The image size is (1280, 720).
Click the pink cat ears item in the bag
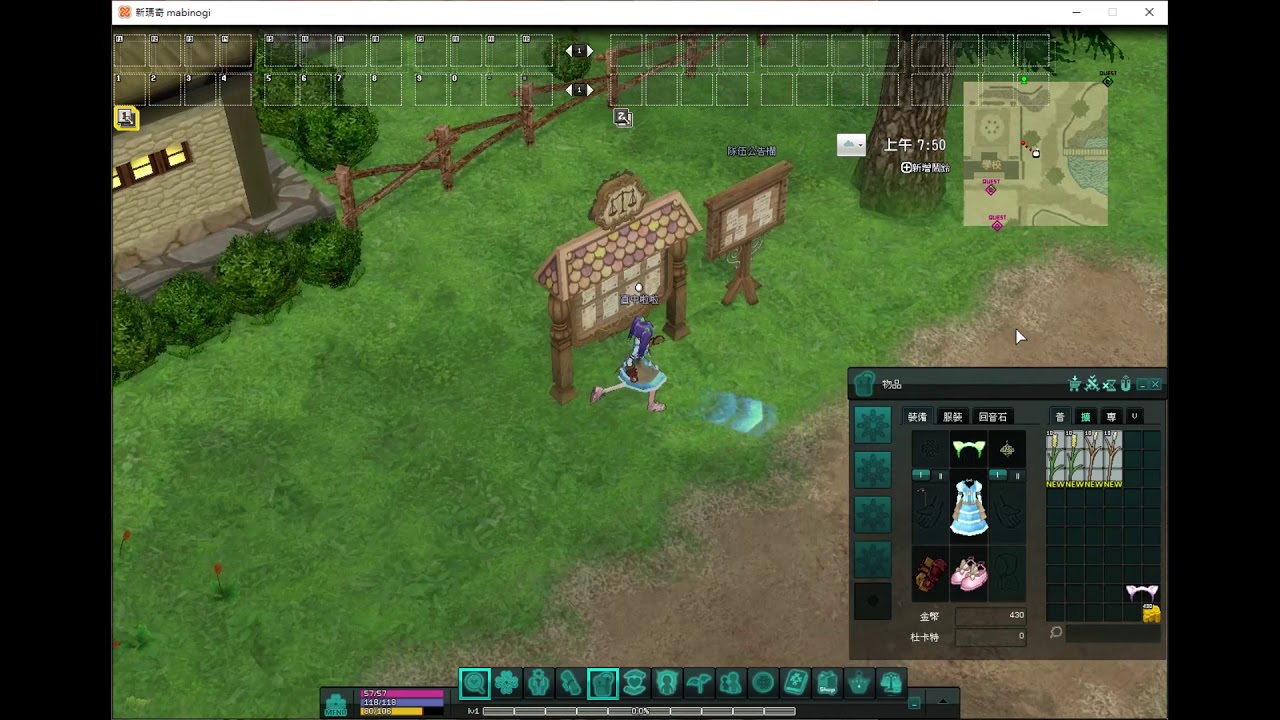coord(1141,593)
